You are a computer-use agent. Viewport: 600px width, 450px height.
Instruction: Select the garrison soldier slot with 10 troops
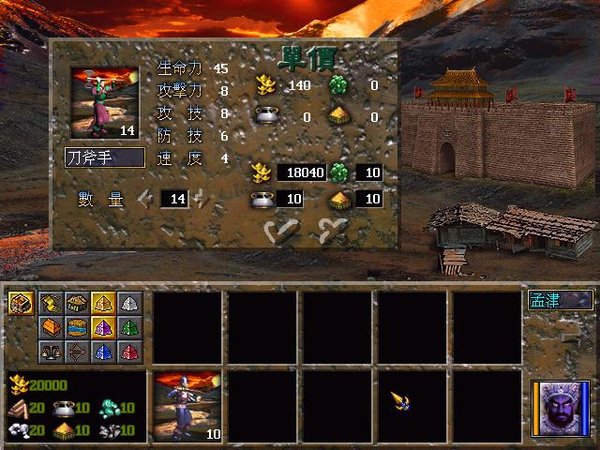[186, 405]
